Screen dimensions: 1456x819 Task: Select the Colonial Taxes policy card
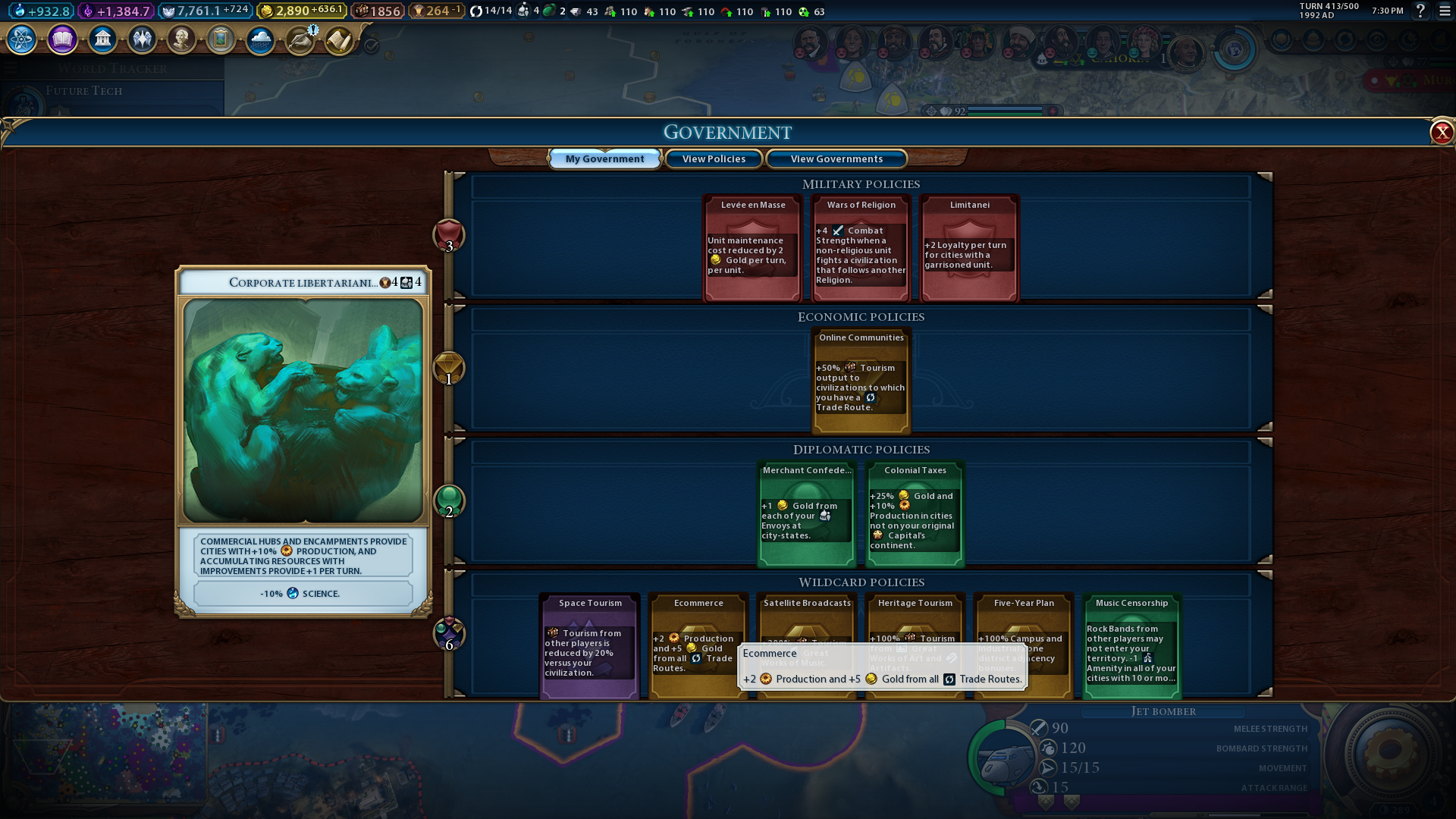[x=915, y=514]
